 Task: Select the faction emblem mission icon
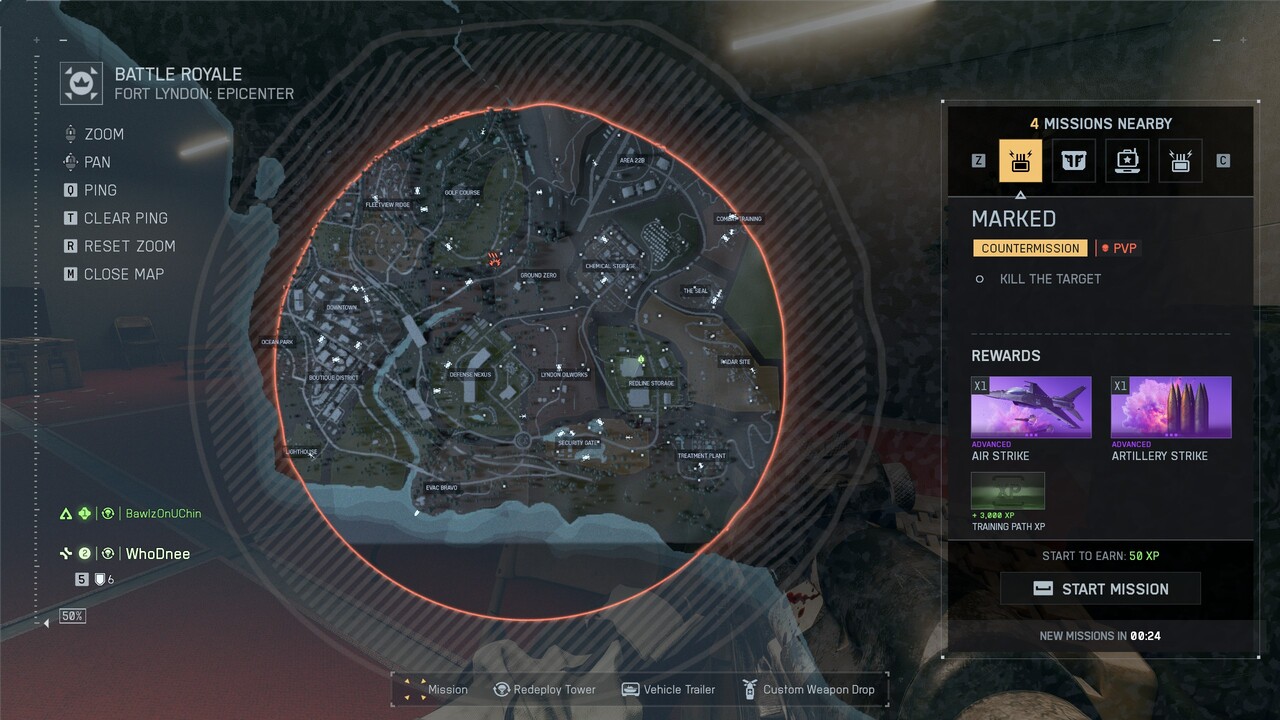tap(1074, 161)
